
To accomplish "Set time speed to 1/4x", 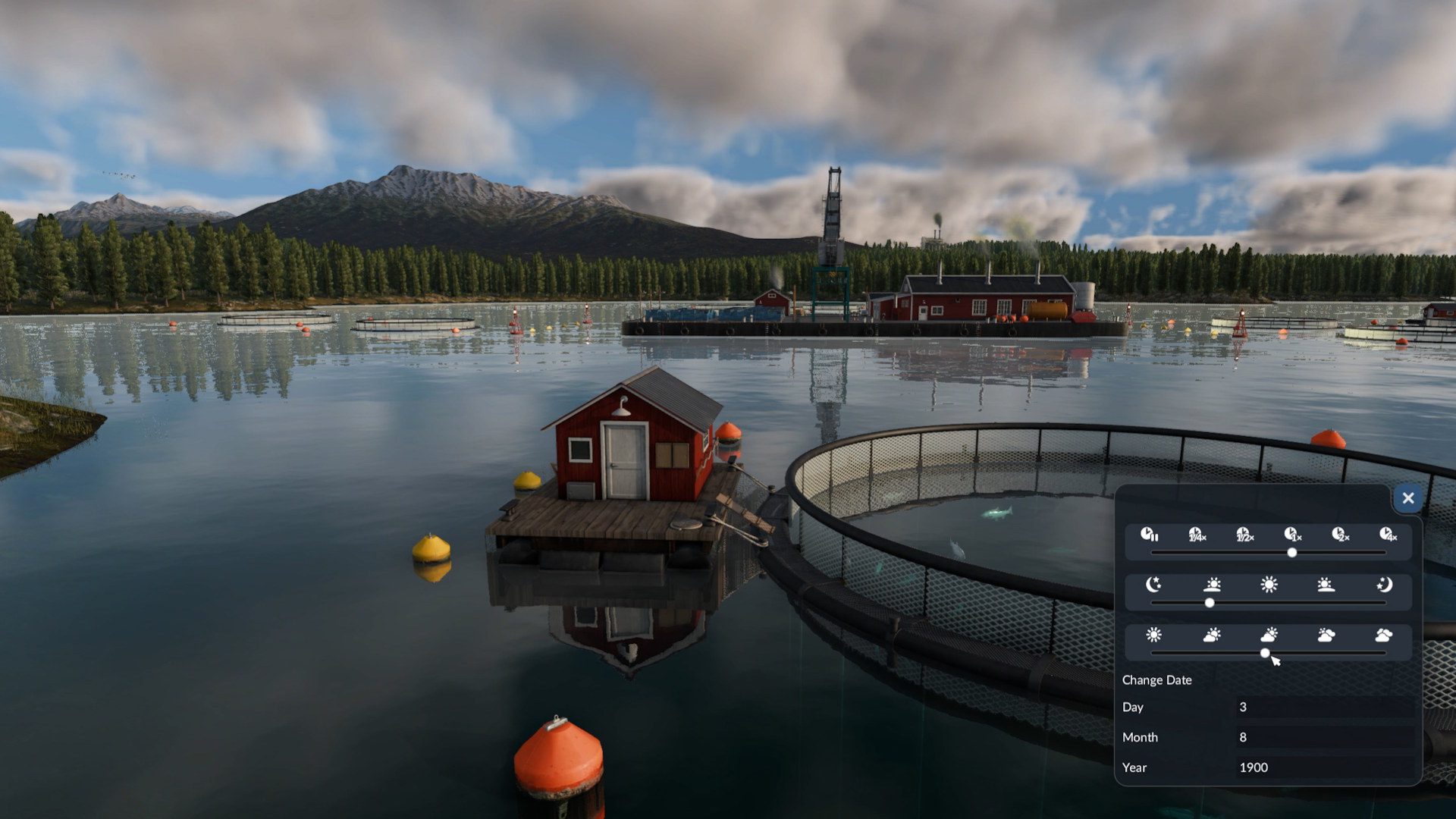I will 1197,535.
